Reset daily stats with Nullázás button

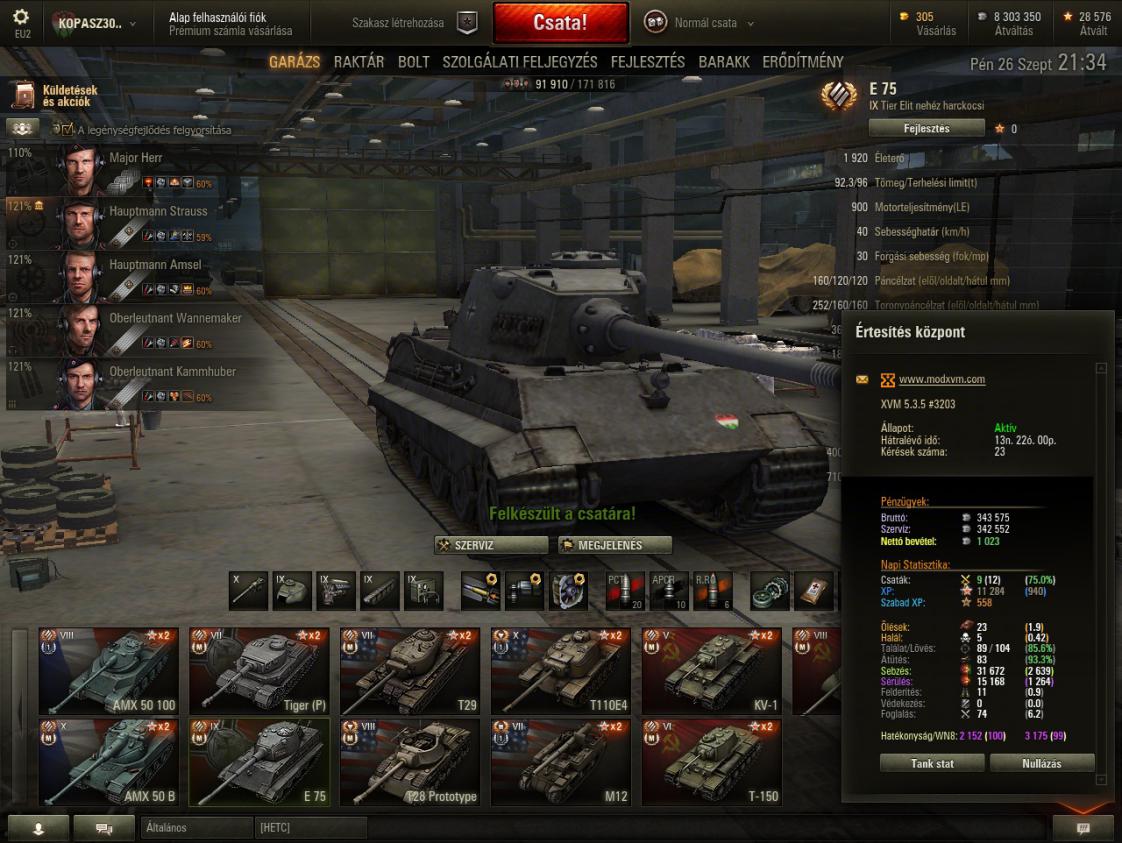tap(1042, 763)
